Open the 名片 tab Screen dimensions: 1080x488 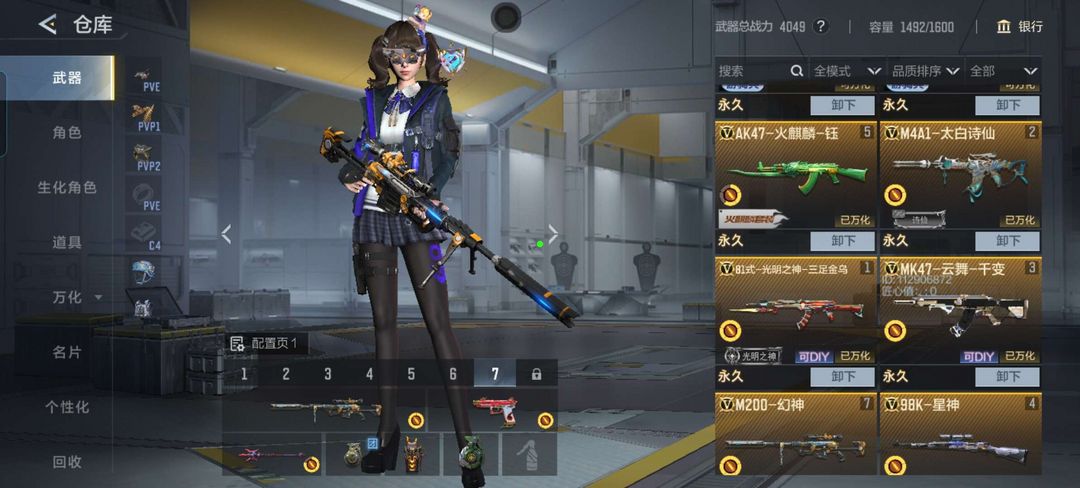click(66, 352)
